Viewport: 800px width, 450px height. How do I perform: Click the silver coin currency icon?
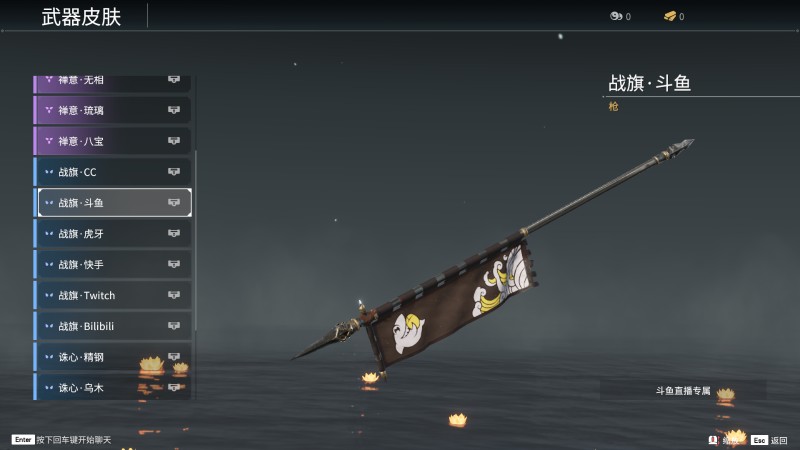coord(615,16)
